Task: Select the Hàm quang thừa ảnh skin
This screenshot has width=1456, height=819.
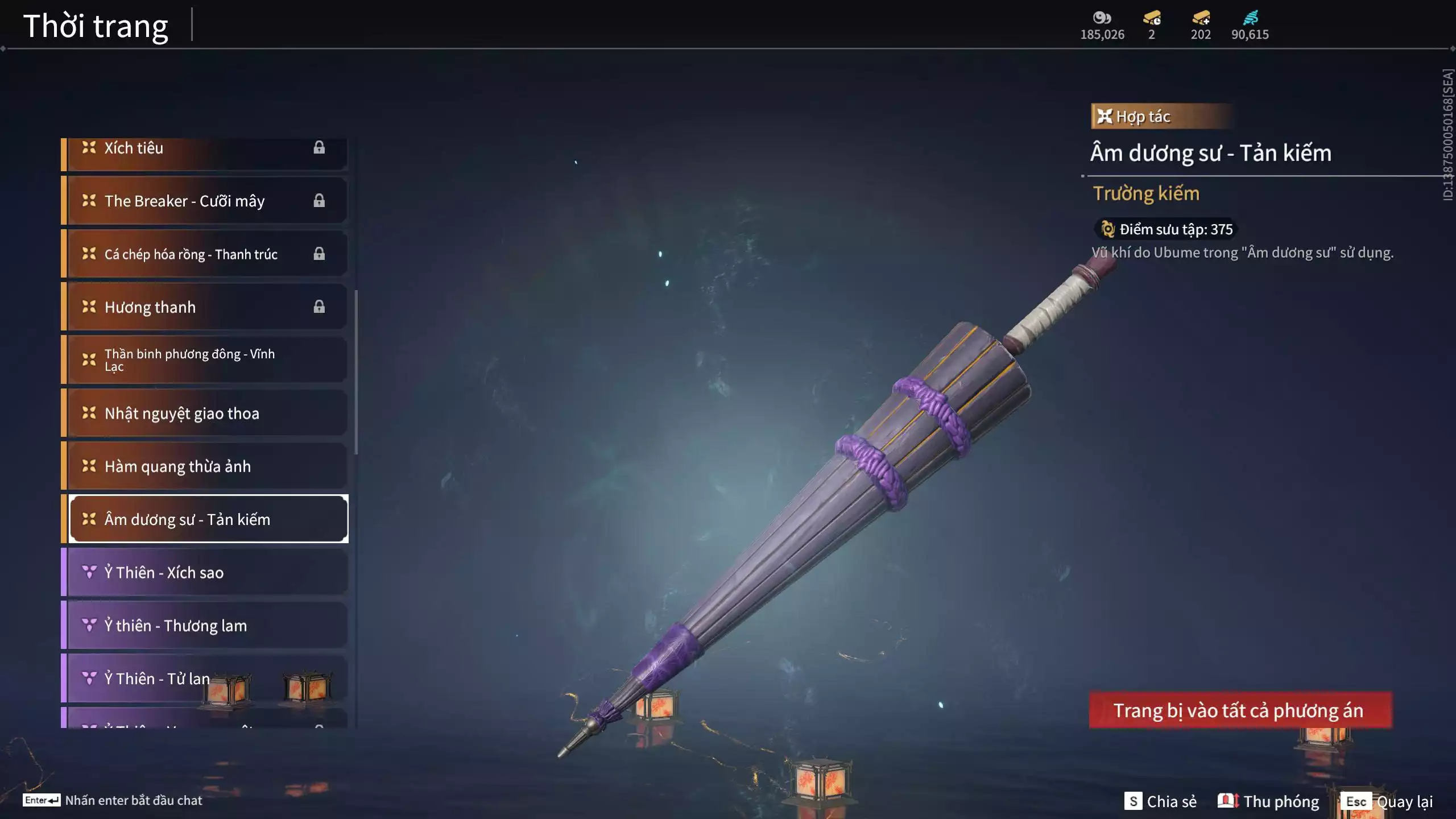Action: pos(205,466)
